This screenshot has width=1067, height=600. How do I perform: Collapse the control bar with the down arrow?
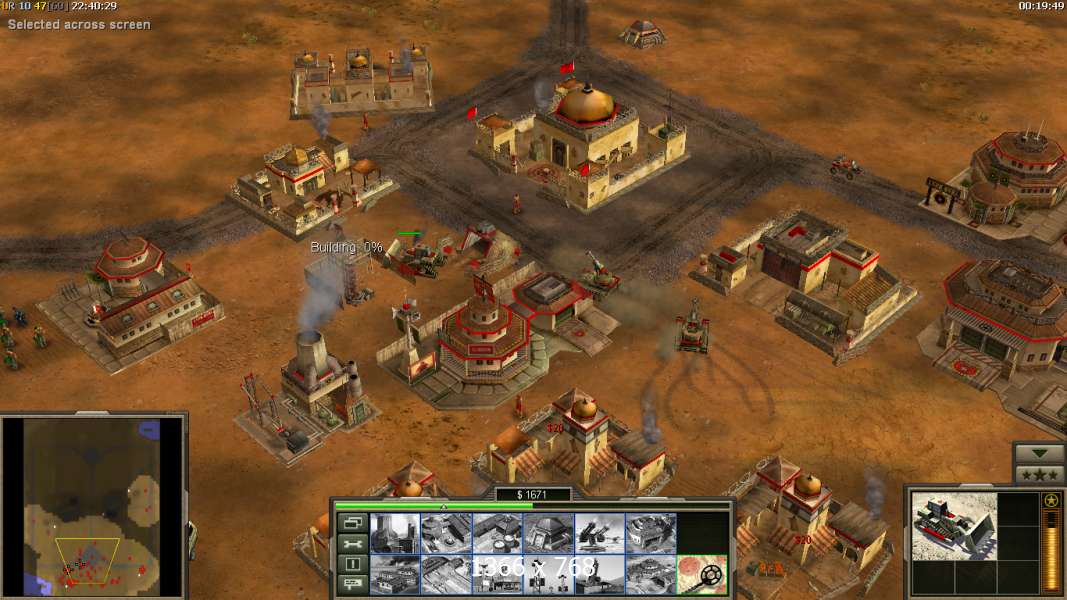tap(1039, 453)
